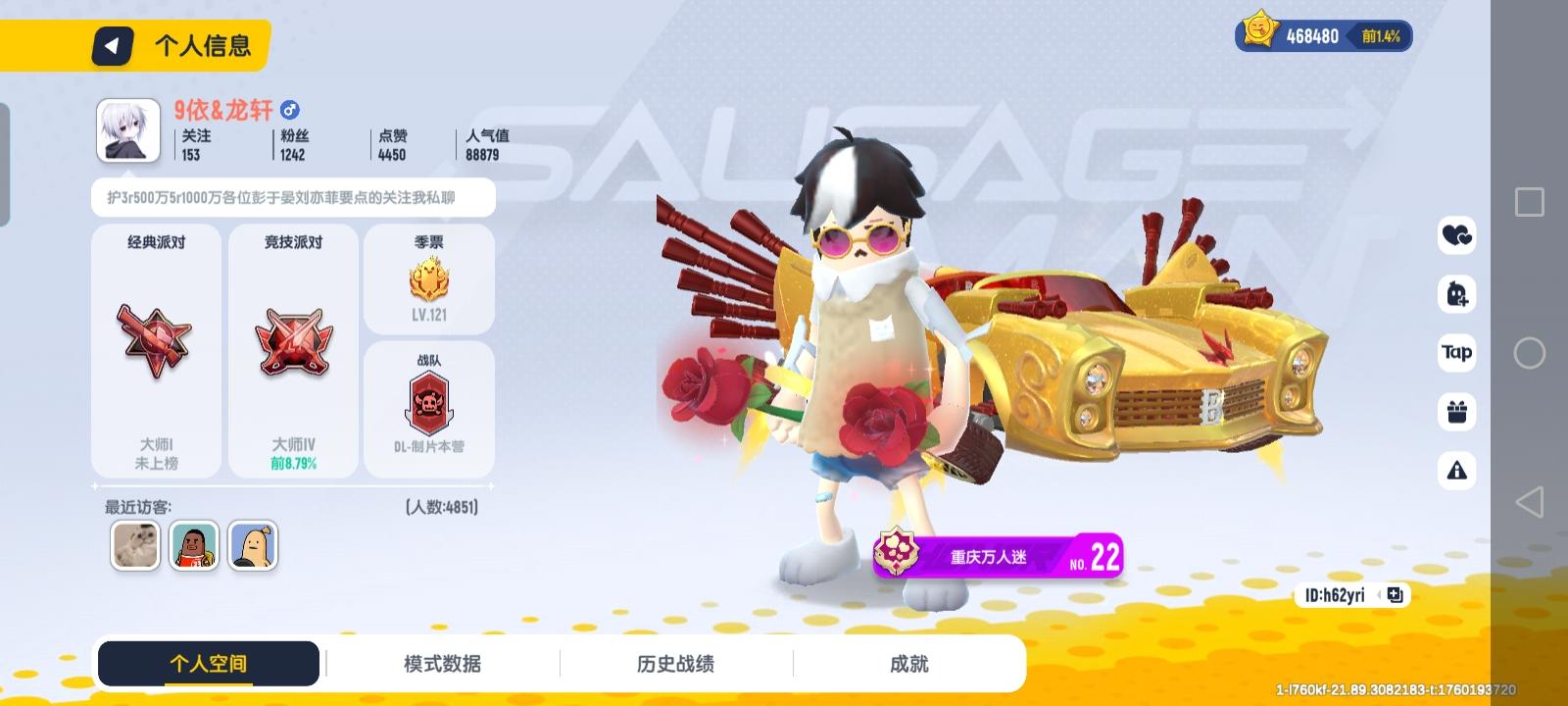Image resolution: width=1568 pixels, height=706 pixels.
Task: Open the TapTap platform icon
Action: 1457,353
